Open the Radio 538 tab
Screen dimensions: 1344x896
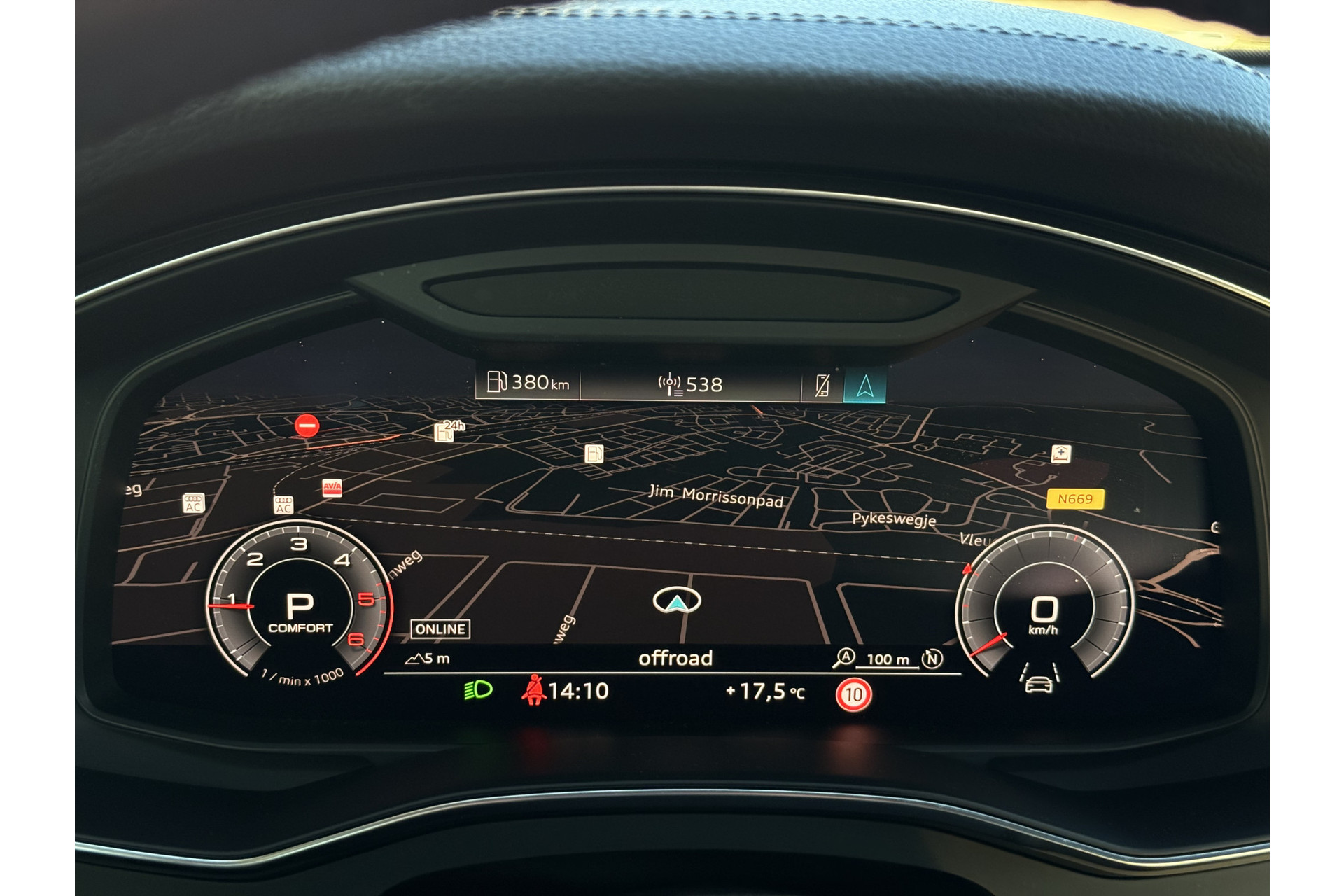690,384
